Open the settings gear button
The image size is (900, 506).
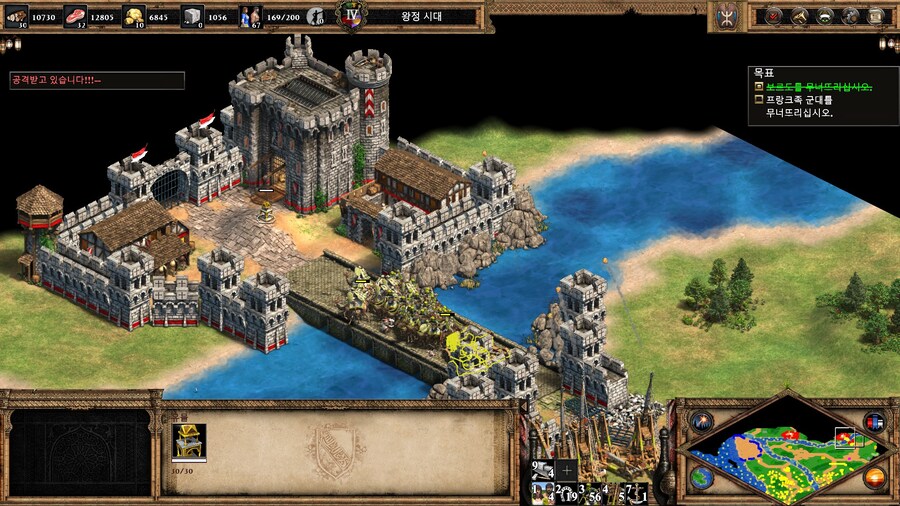pos(852,16)
